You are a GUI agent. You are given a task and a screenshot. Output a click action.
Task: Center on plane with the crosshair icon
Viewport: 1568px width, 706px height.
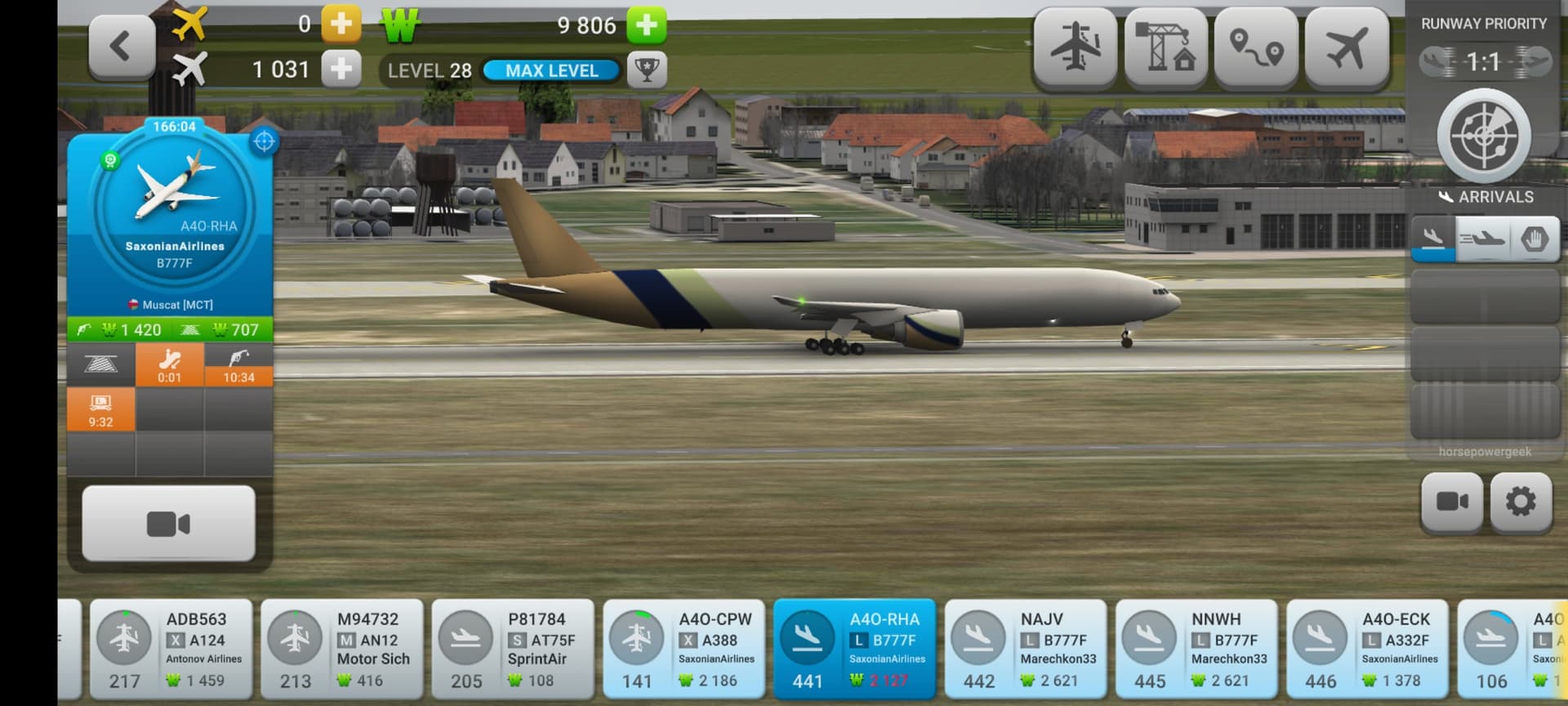(264, 141)
